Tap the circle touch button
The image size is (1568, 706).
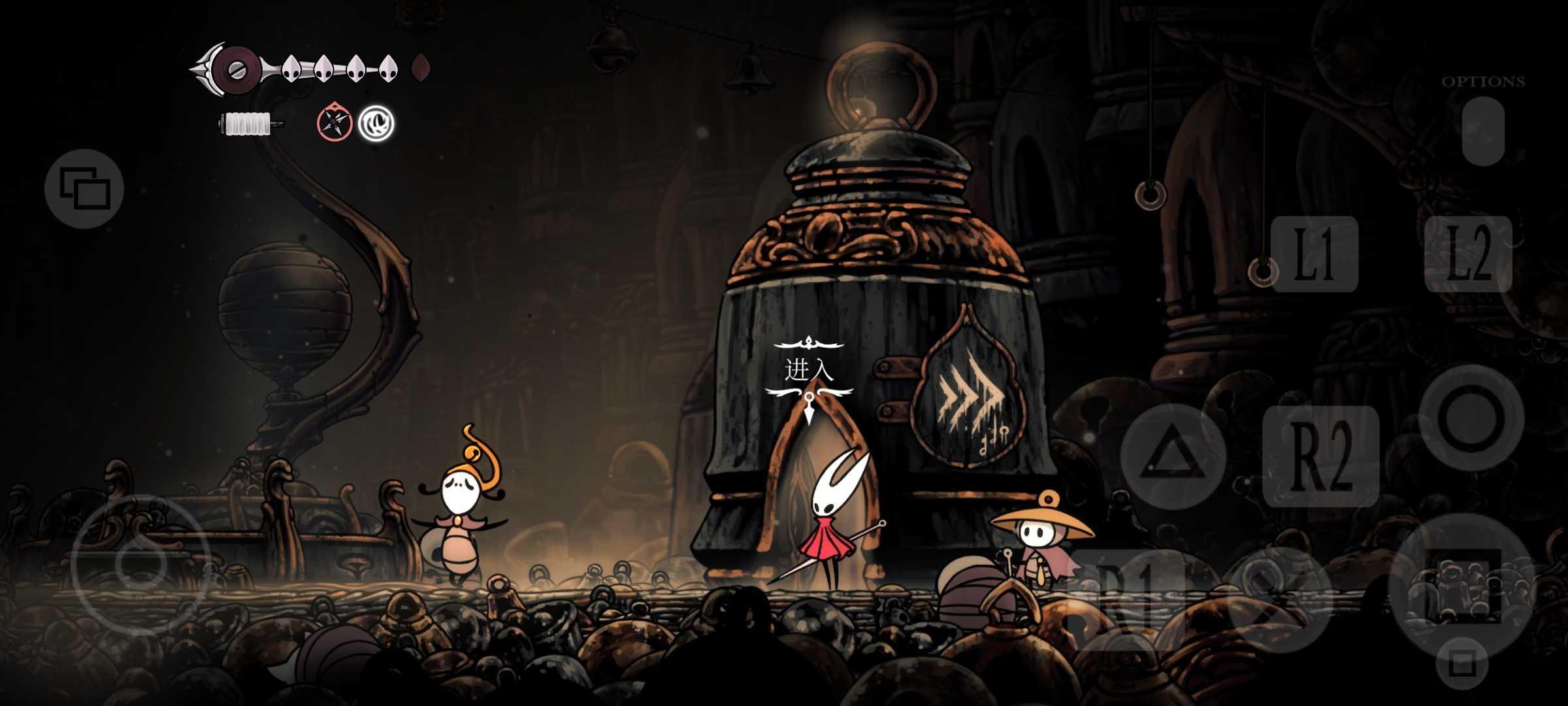click(x=1471, y=418)
